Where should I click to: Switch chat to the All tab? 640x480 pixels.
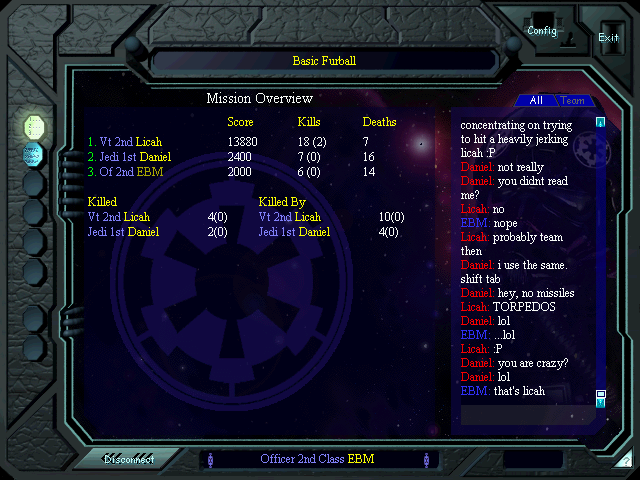click(x=536, y=101)
